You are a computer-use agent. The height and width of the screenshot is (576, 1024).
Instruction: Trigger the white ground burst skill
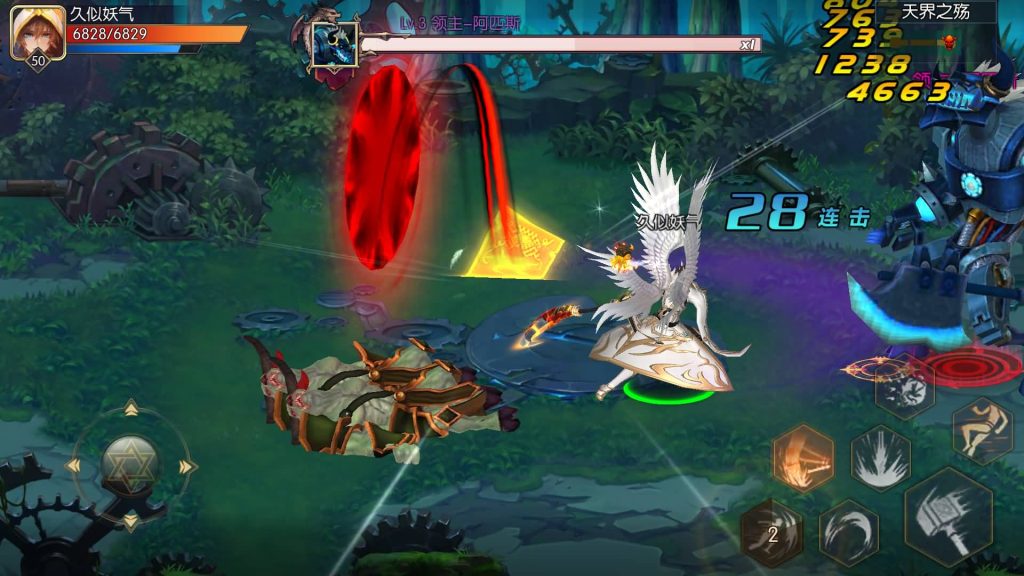coord(880,458)
